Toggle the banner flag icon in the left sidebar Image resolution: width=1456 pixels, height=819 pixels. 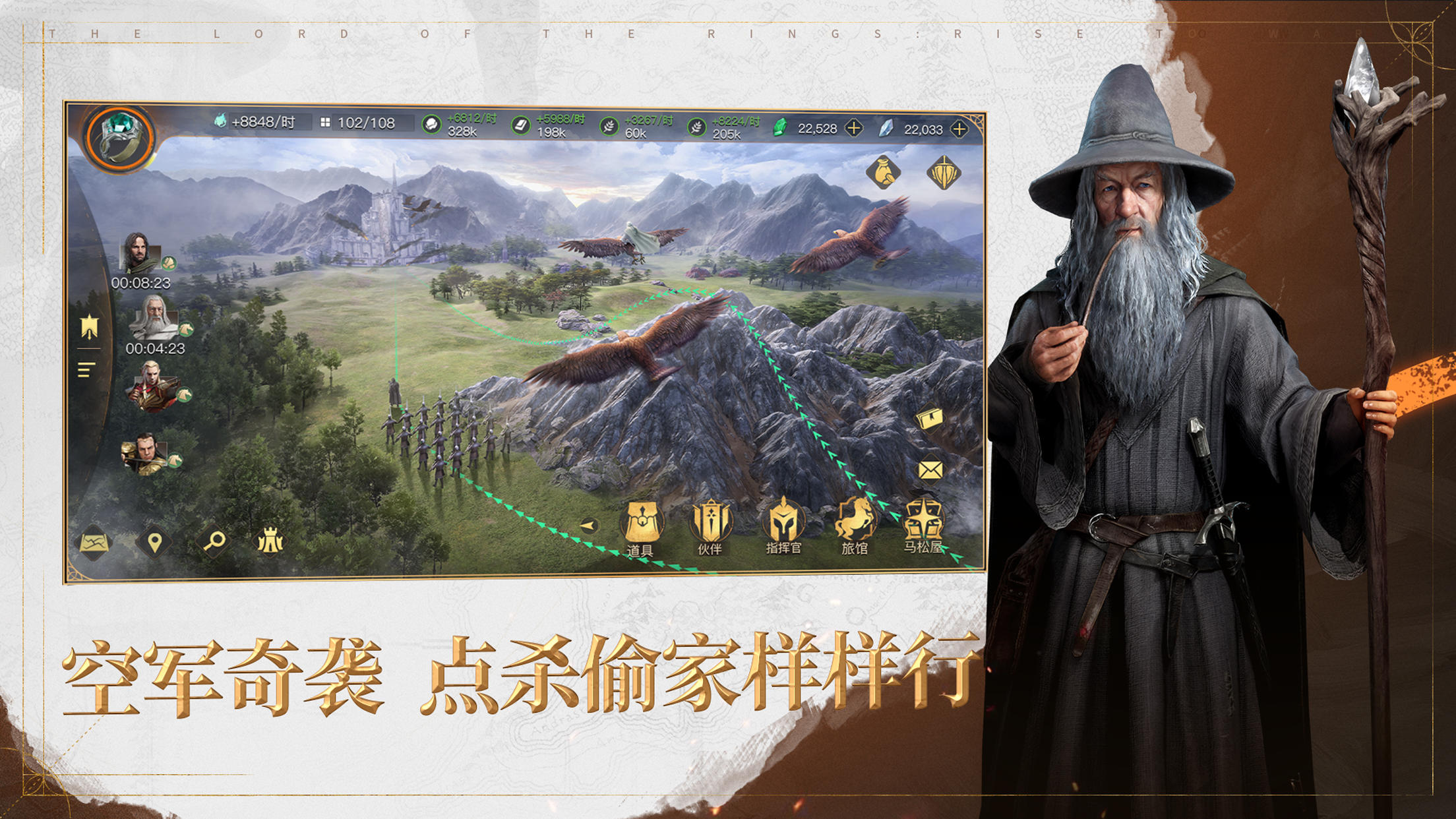pyautogui.click(x=88, y=326)
